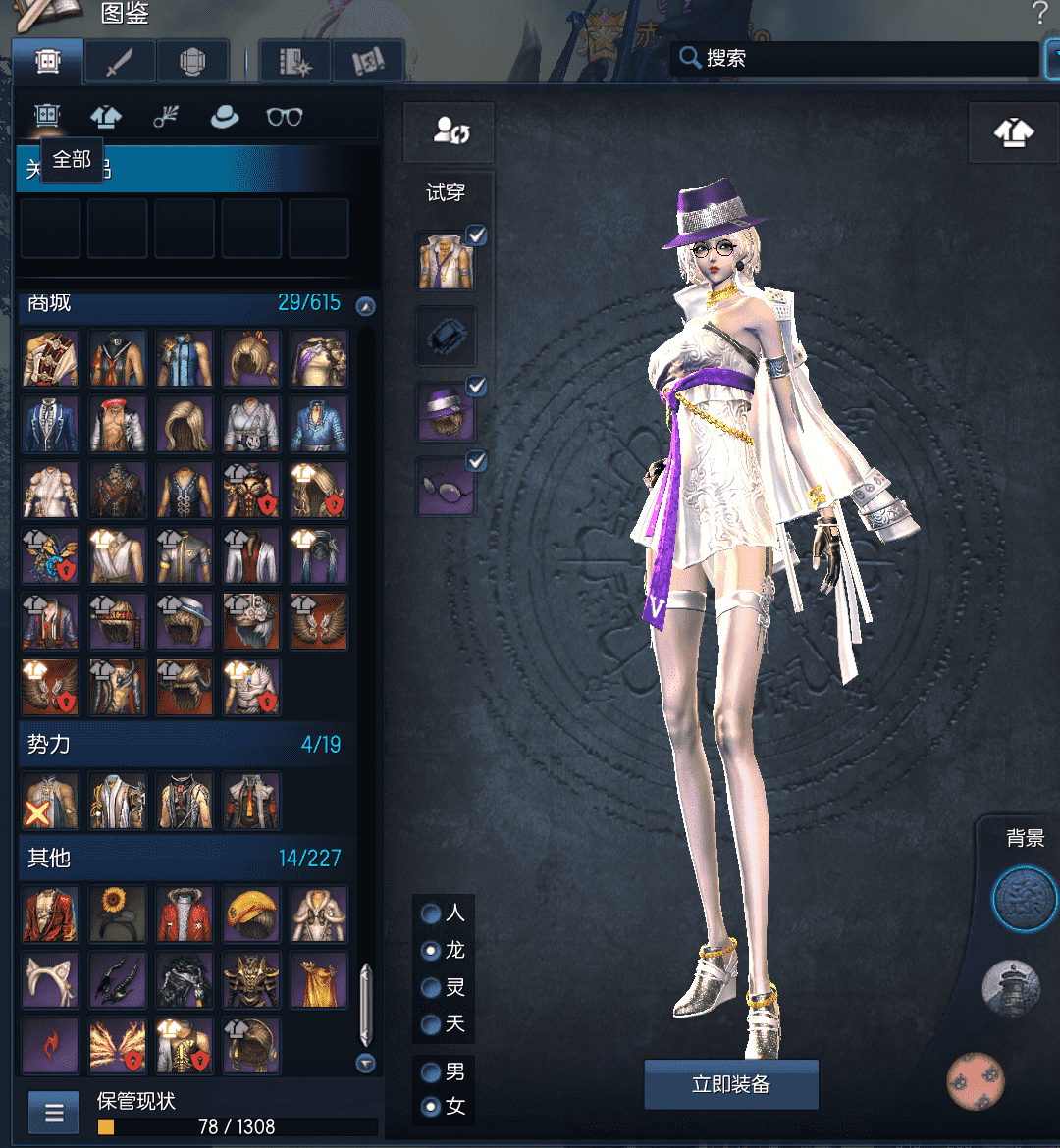1060x1148 pixels.
Task: Choose the temple pavilion background
Action: tap(1010, 988)
